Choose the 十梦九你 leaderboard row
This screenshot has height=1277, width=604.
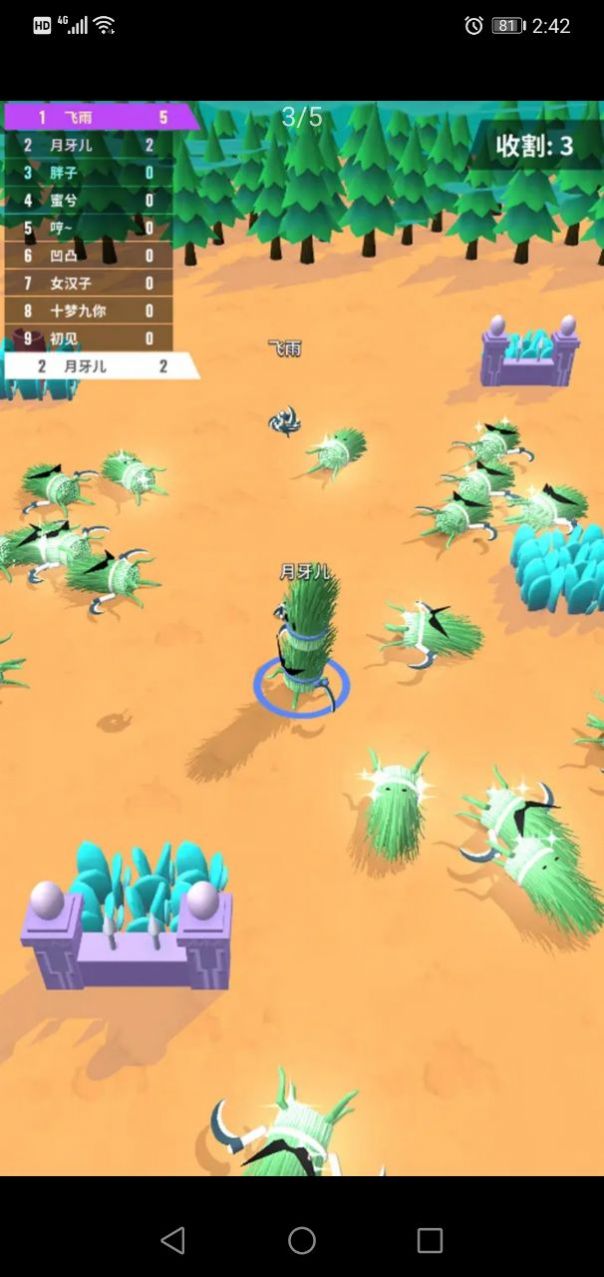88,311
